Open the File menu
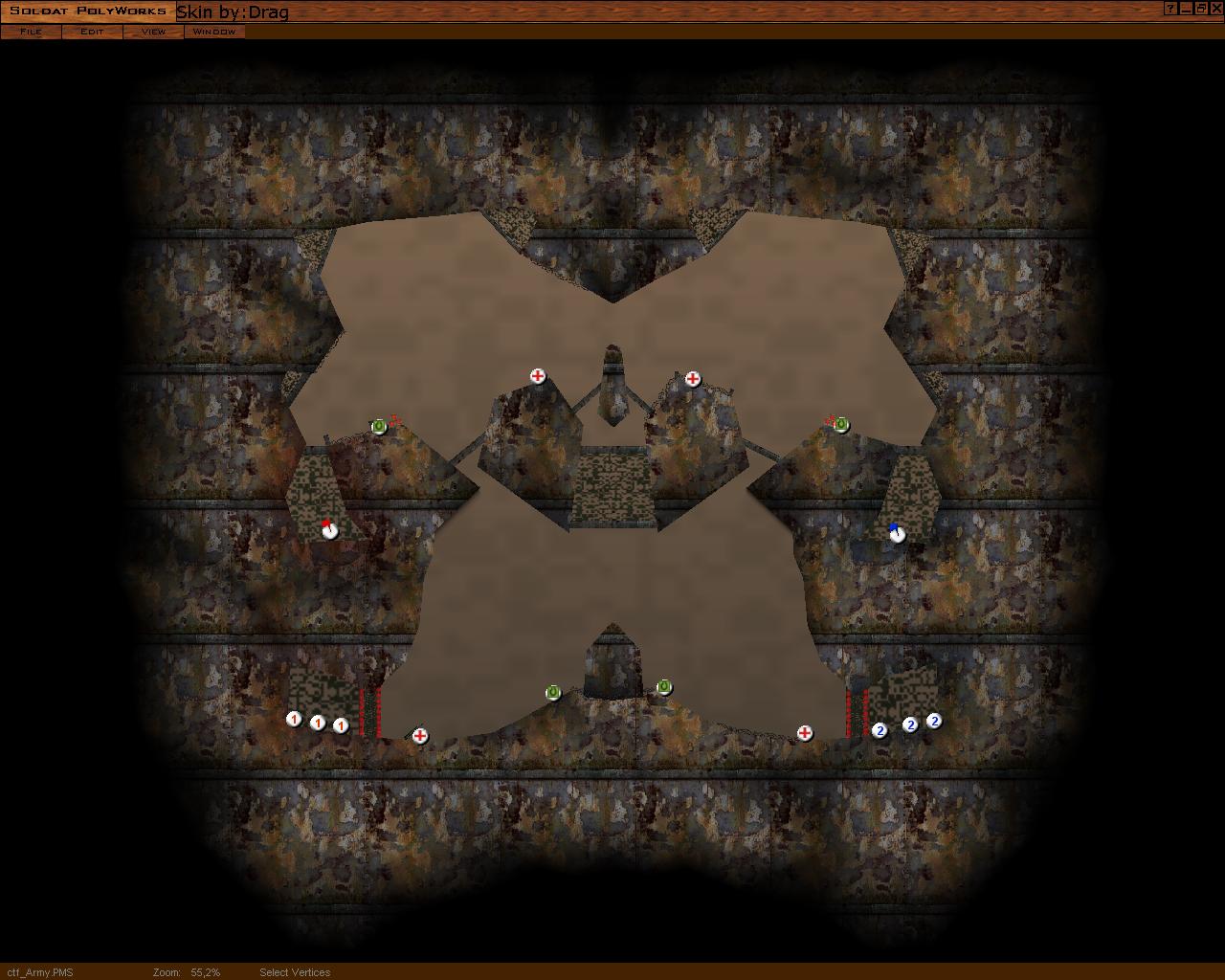 31,32
